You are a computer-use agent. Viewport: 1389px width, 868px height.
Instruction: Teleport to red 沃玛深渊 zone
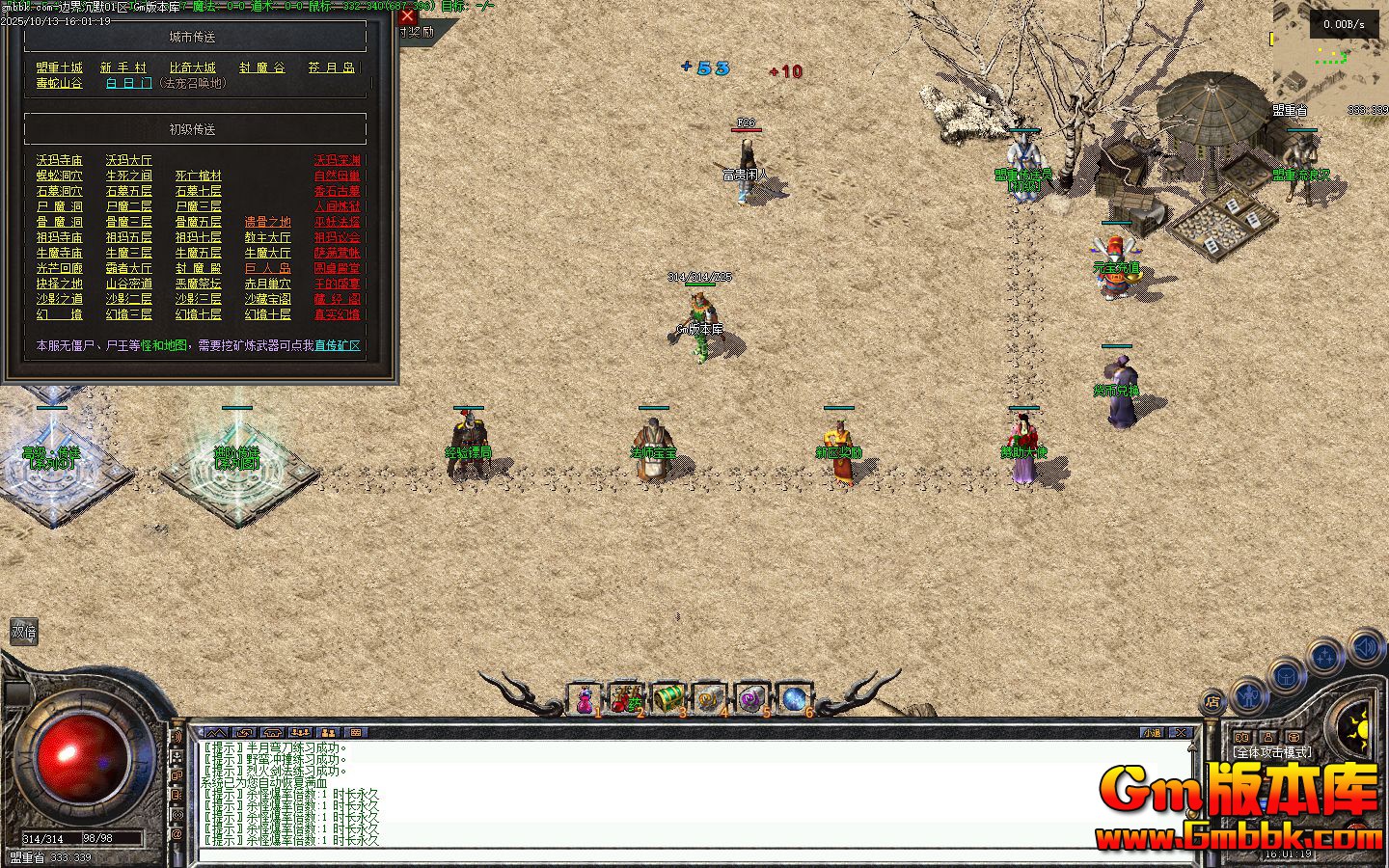(x=337, y=160)
